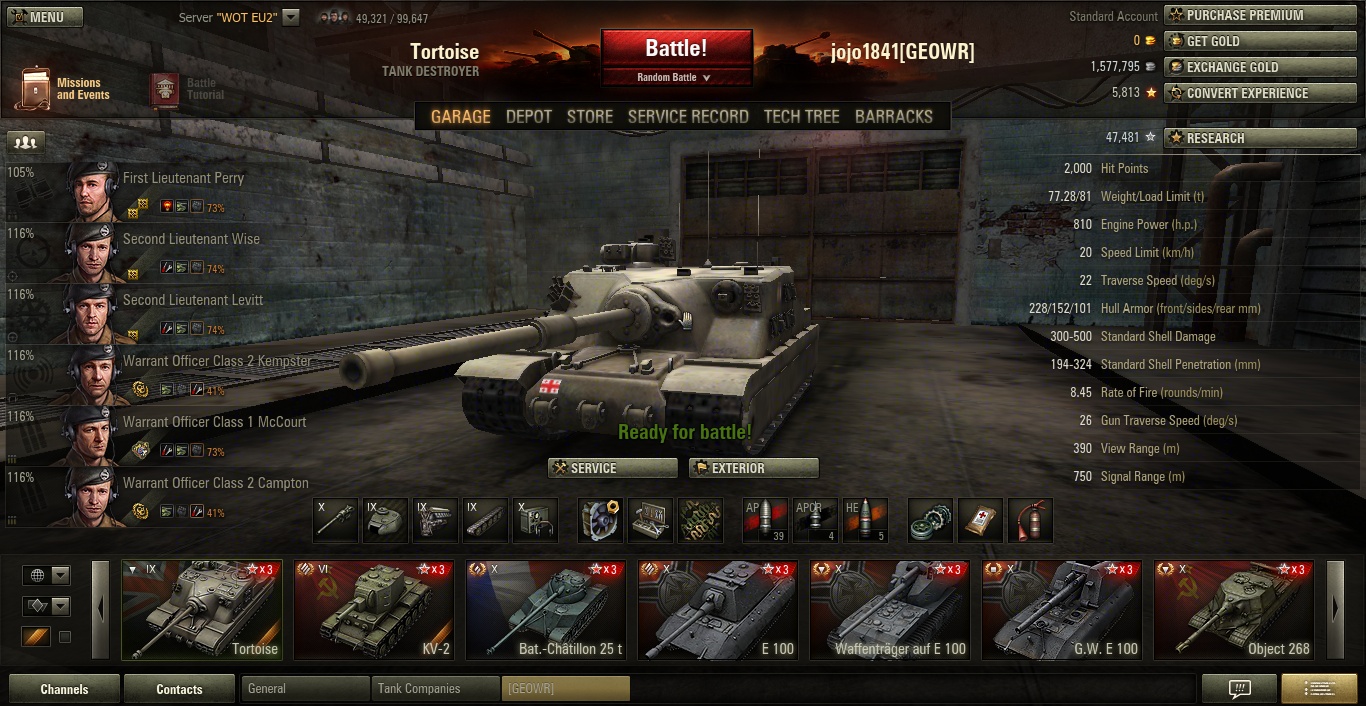Choose the Object 268 tank
The image size is (1366, 706).
(1234, 610)
